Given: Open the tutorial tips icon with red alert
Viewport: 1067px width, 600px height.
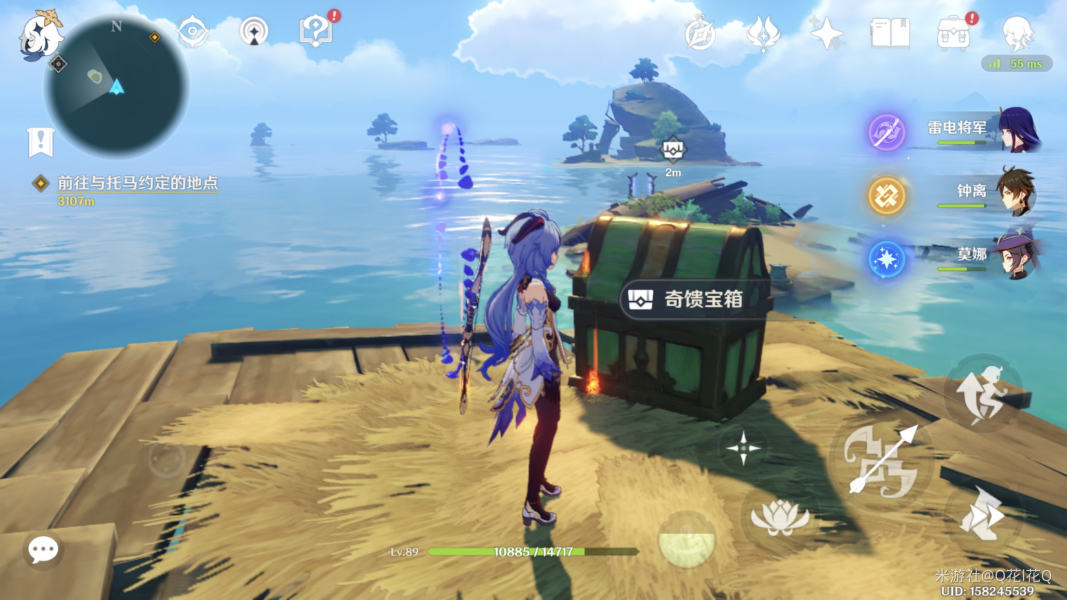Looking at the screenshot, I should [317, 32].
